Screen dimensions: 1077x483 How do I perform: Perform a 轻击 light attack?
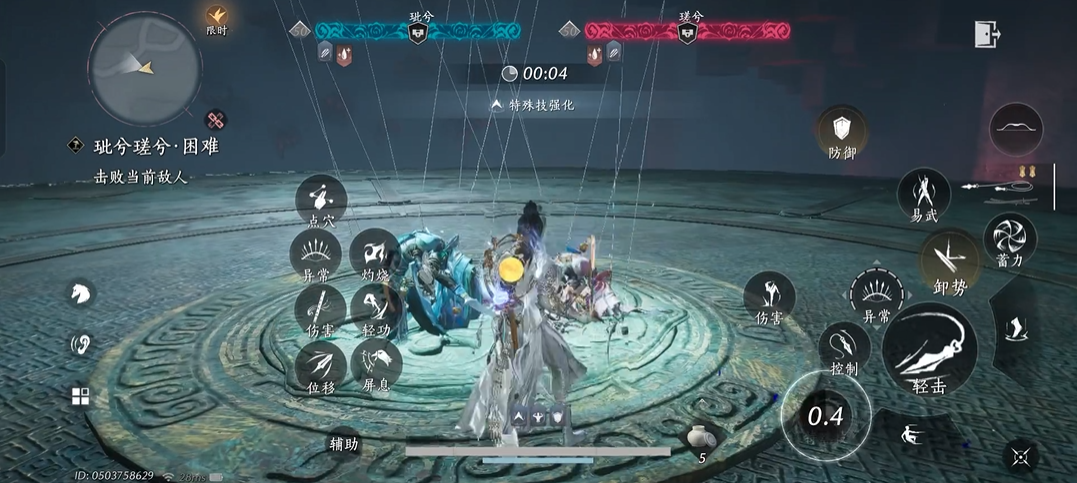tap(929, 347)
